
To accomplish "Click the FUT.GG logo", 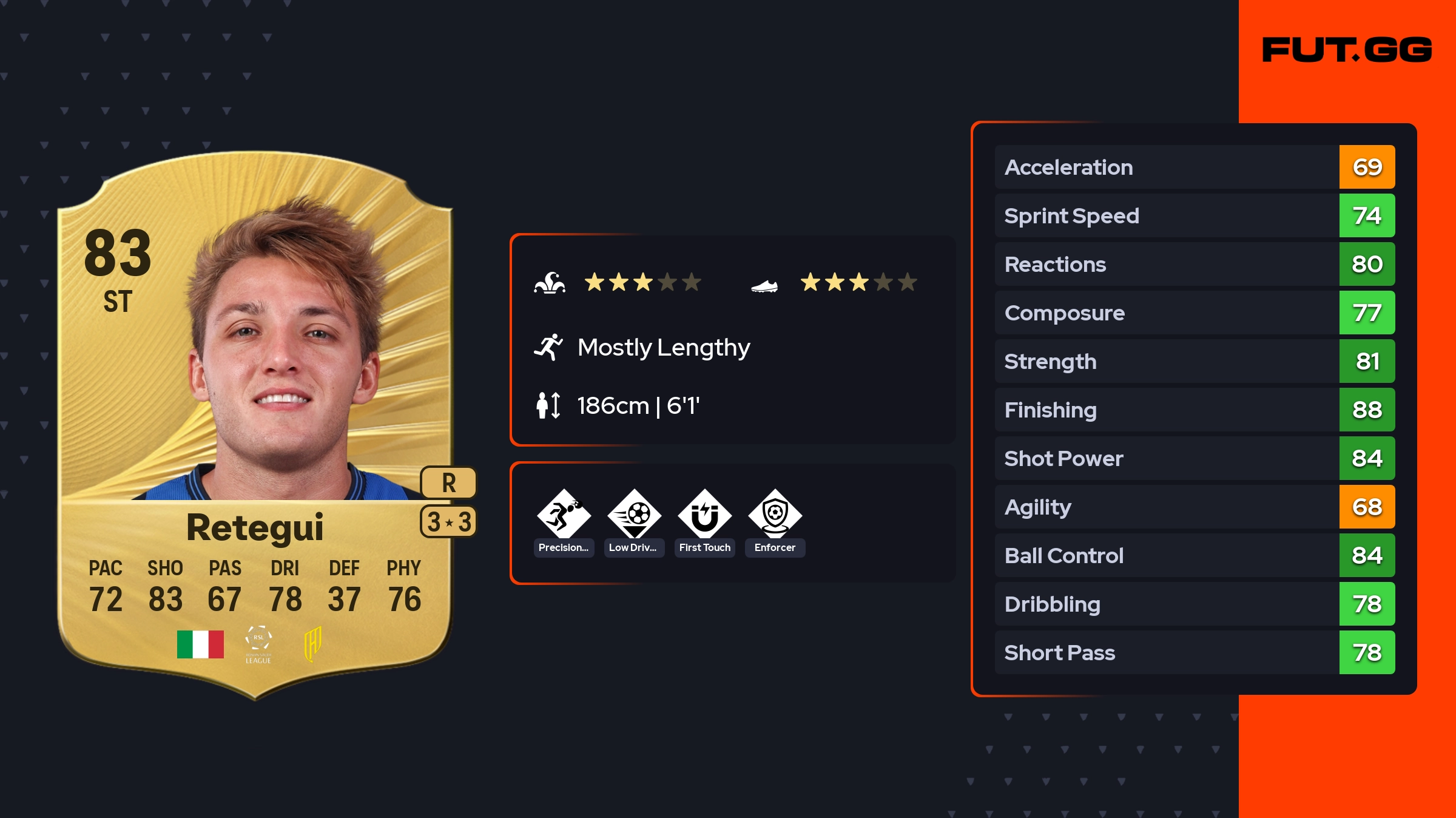I will 1347,50.
